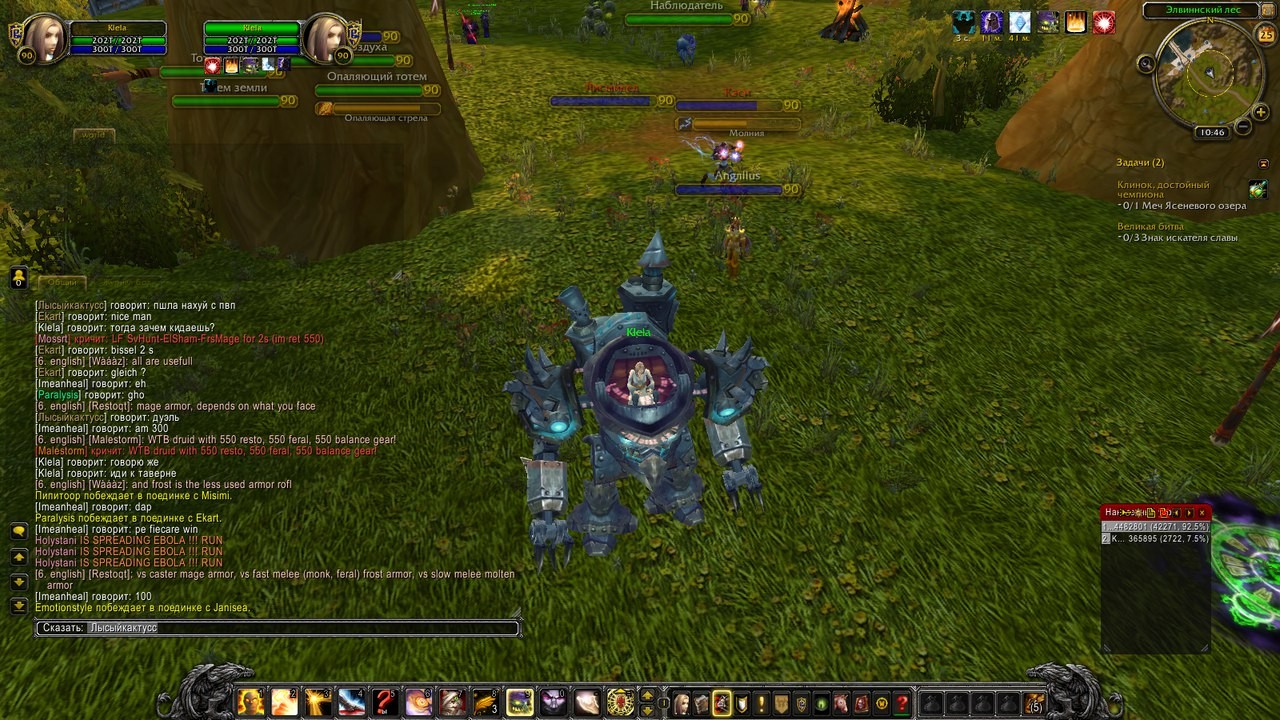
Task: Open the minimap tracking magnifier button
Action: (x=1147, y=63)
